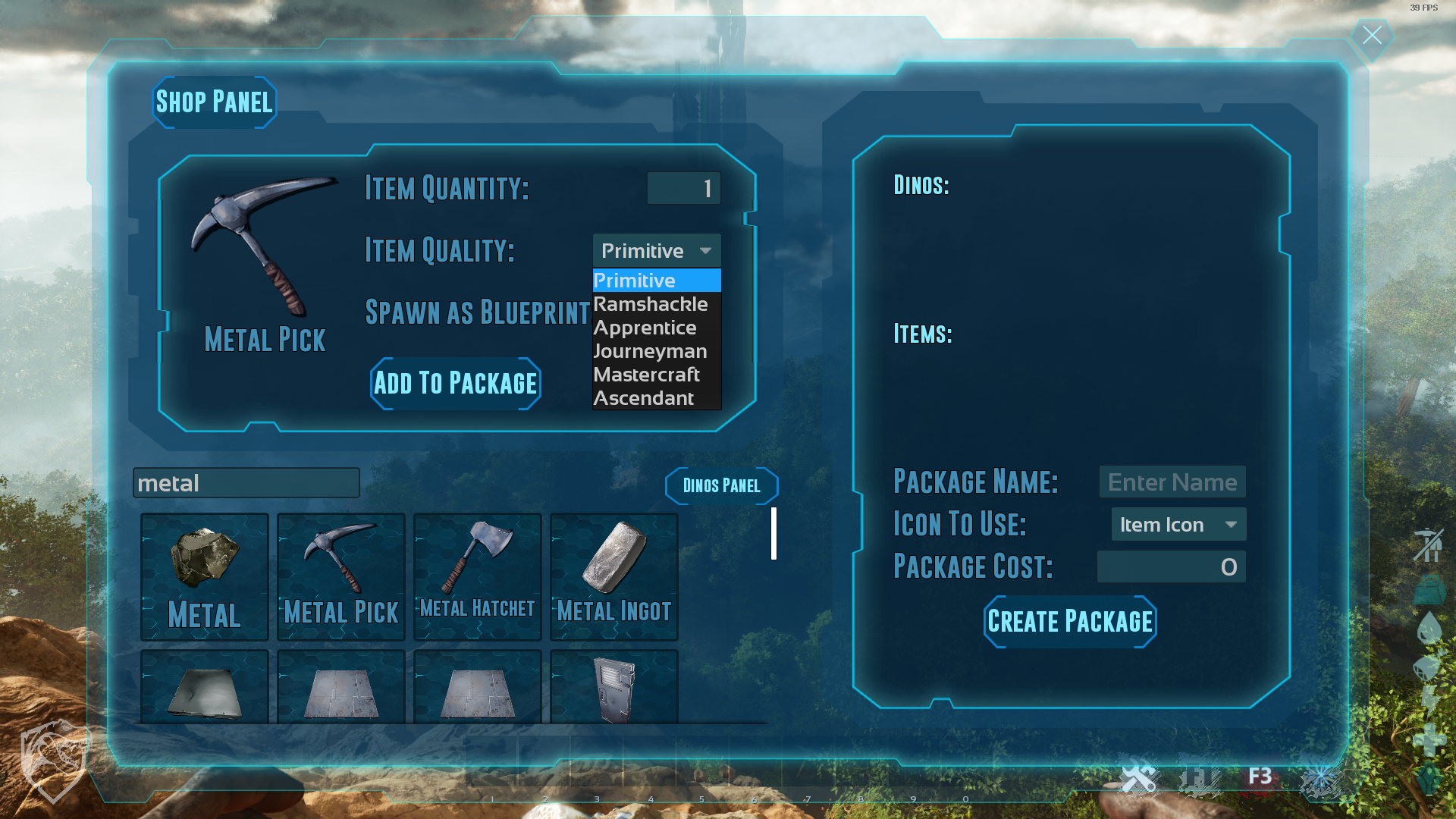Choose Ramshackle item quality
The image size is (1456, 819).
coord(651,304)
